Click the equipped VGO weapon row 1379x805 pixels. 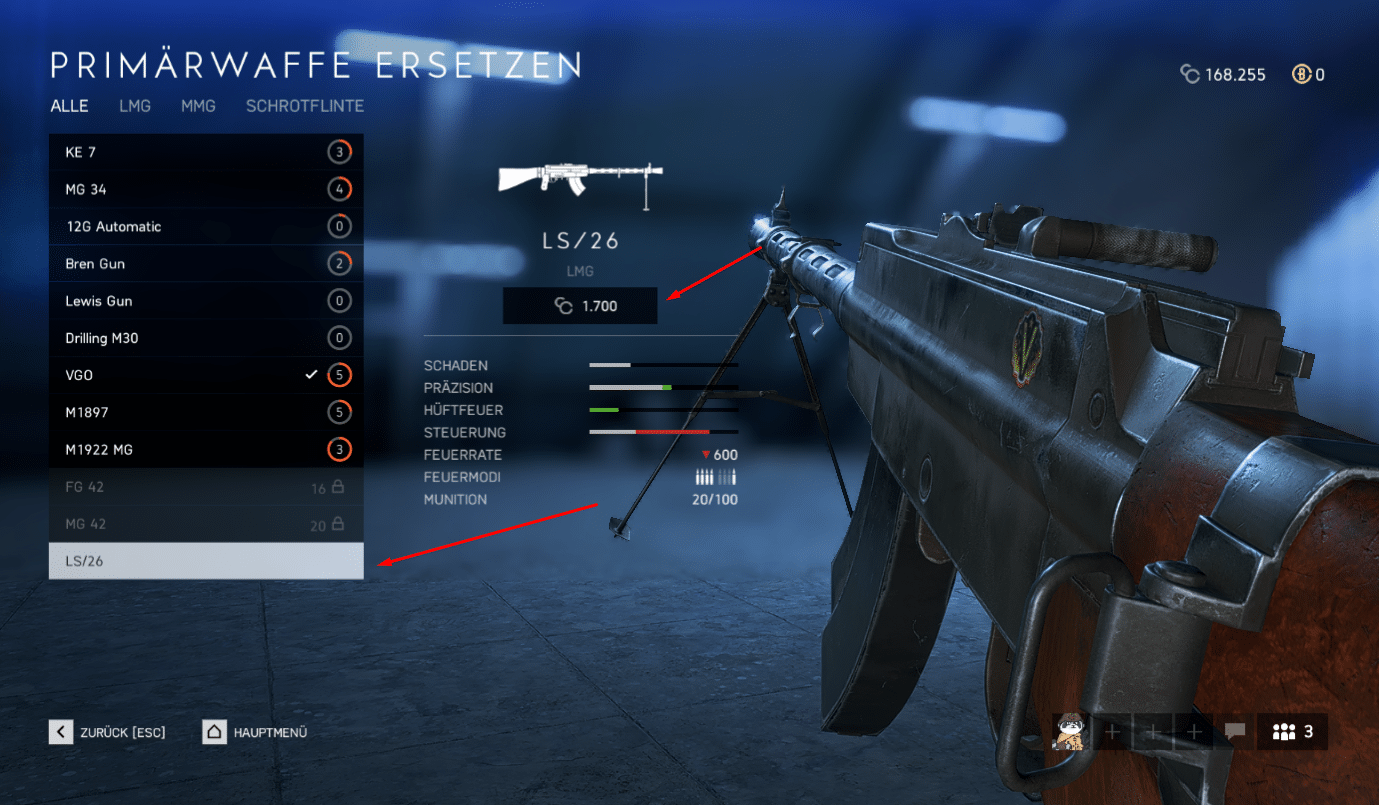[x=206, y=375]
